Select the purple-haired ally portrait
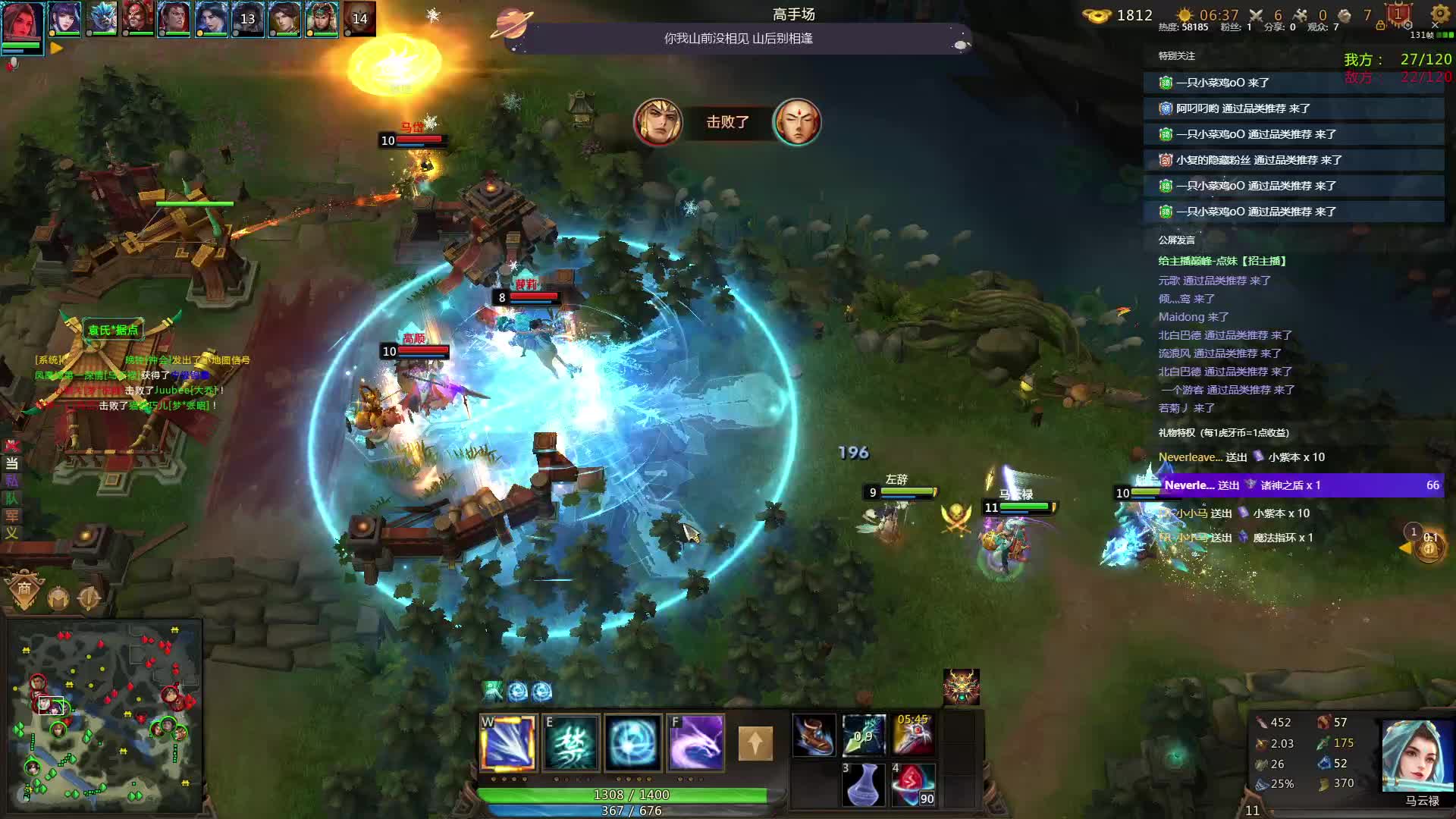Image resolution: width=1456 pixels, height=819 pixels. (x=64, y=18)
